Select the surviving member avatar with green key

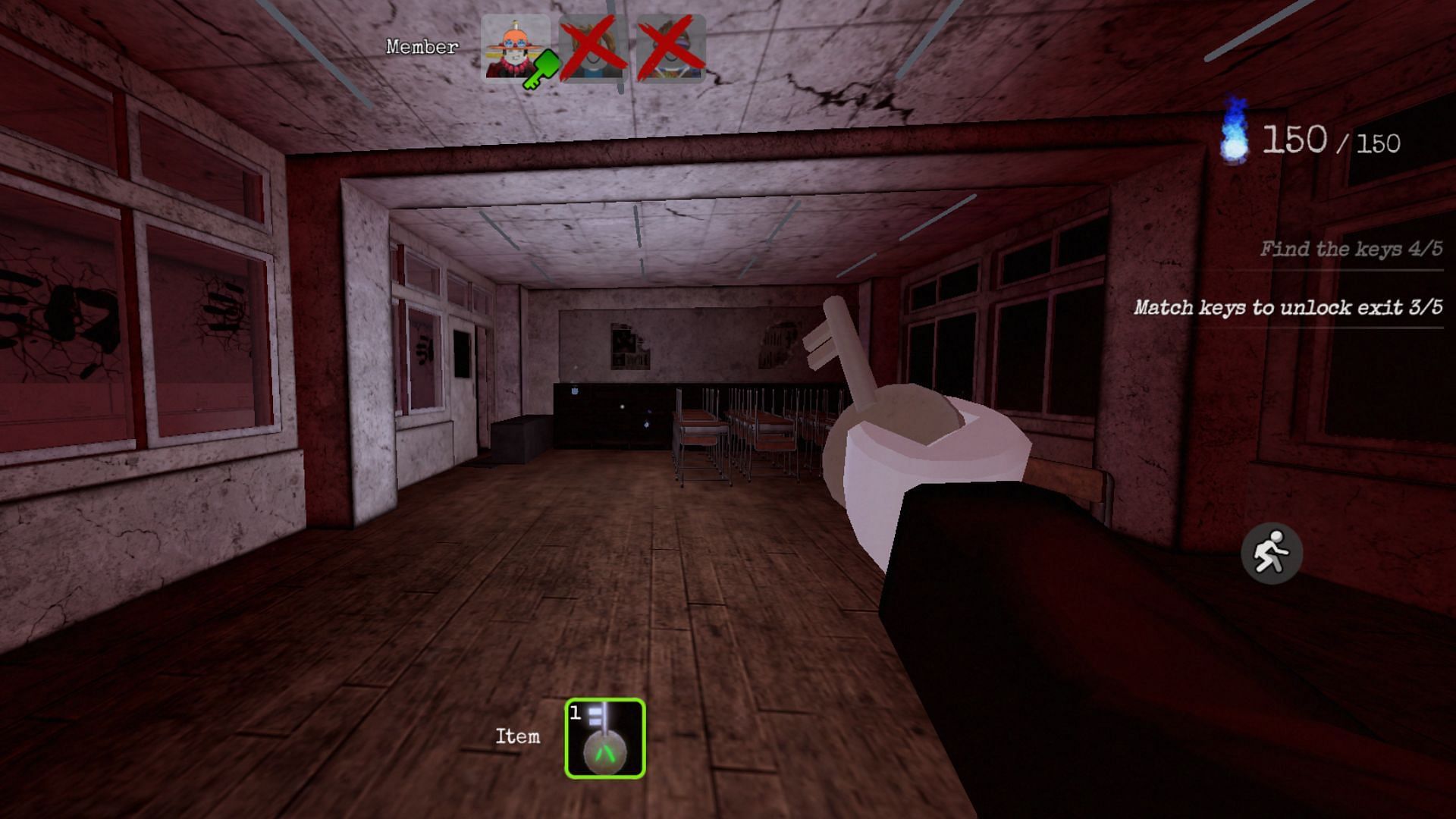click(516, 49)
